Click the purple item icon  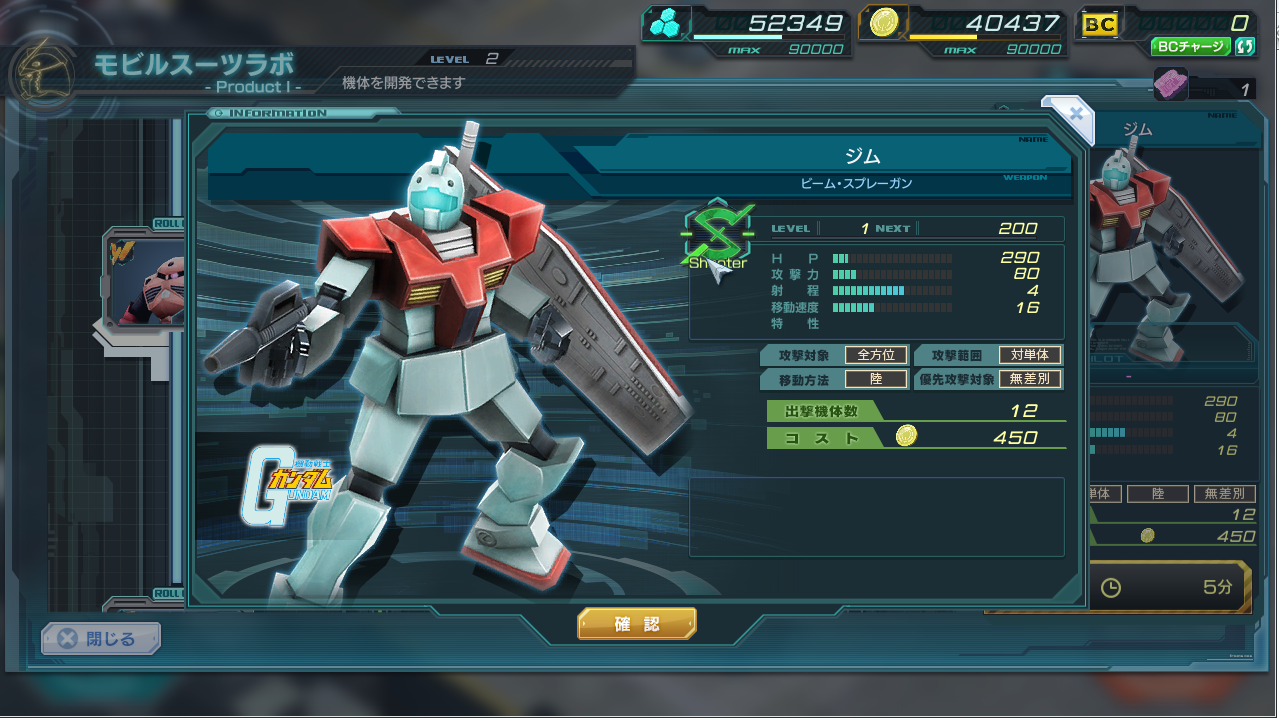pyautogui.click(x=1170, y=85)
